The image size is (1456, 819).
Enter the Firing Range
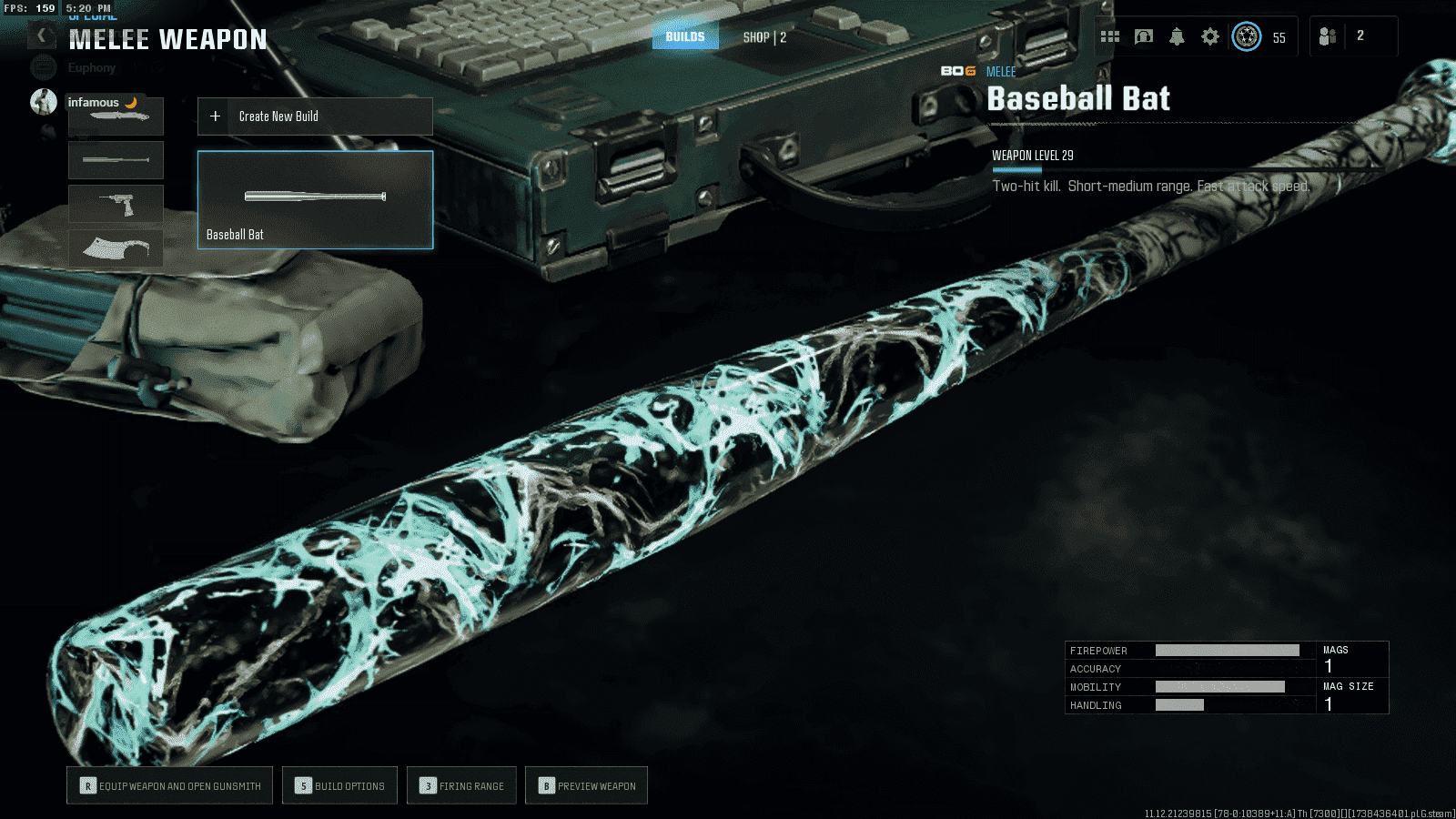coord(461,785)
